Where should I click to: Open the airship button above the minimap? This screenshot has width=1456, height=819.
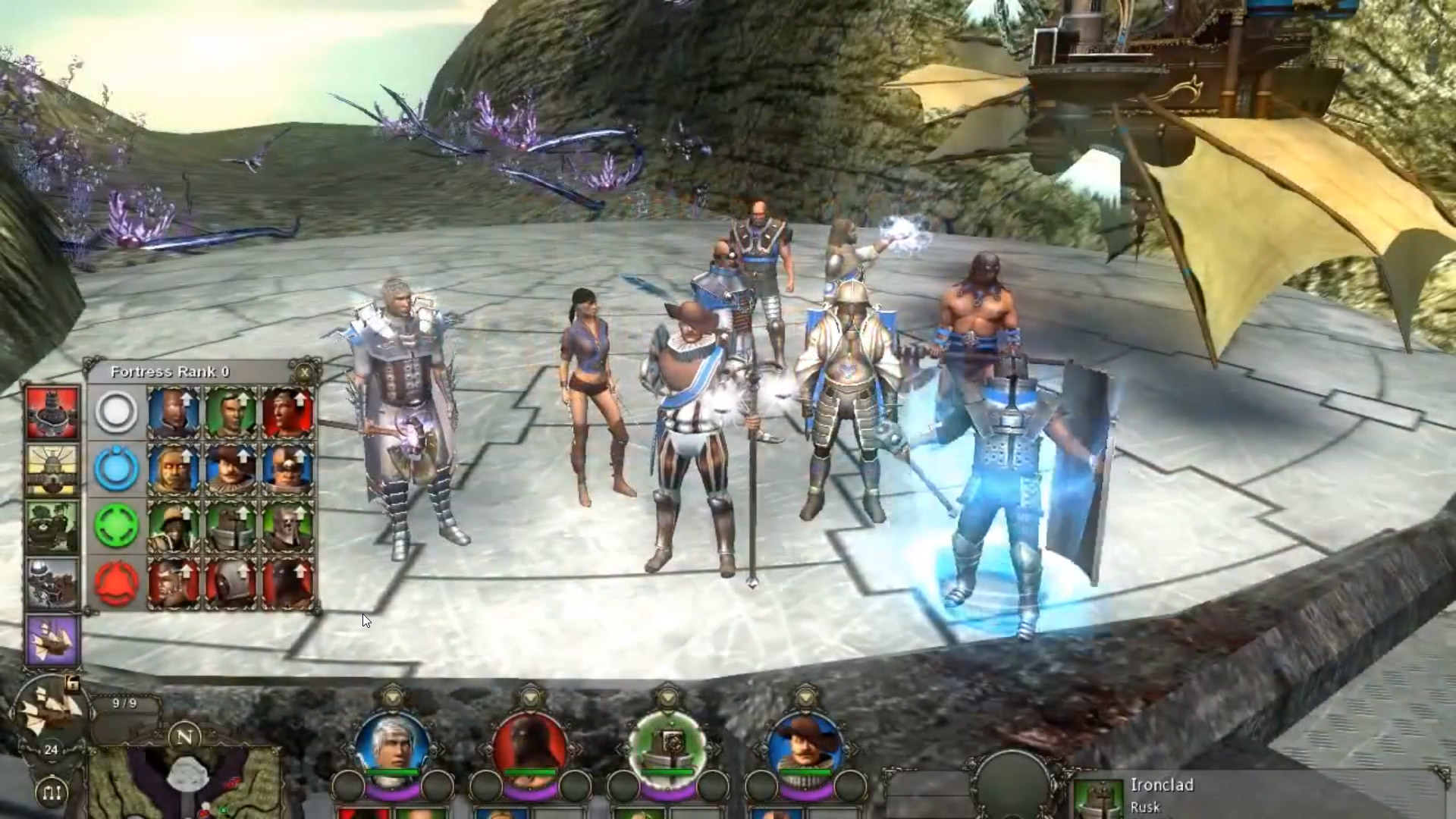coord(51,708)
